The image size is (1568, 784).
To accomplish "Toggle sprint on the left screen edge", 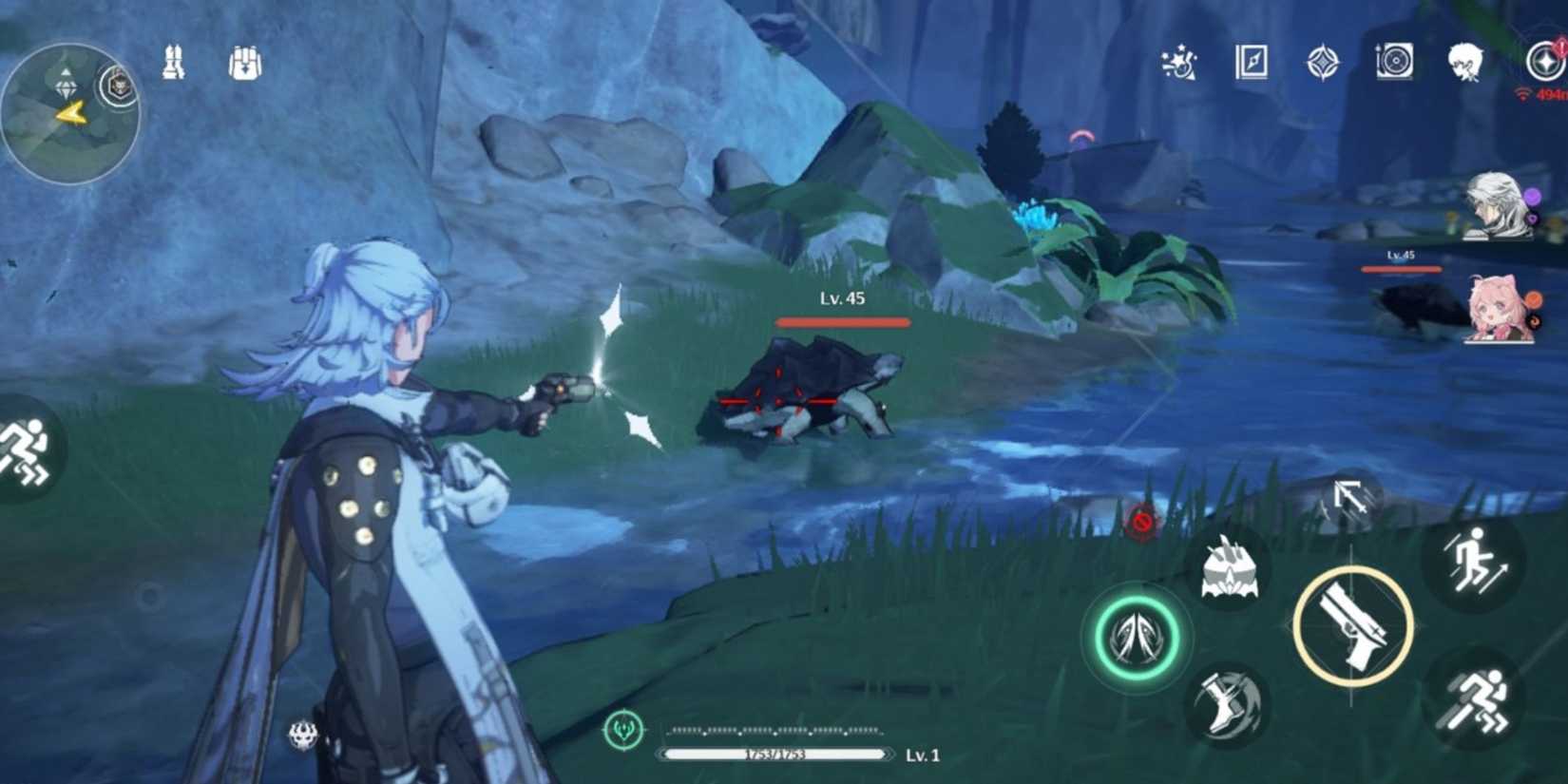I will pos(24,442).
